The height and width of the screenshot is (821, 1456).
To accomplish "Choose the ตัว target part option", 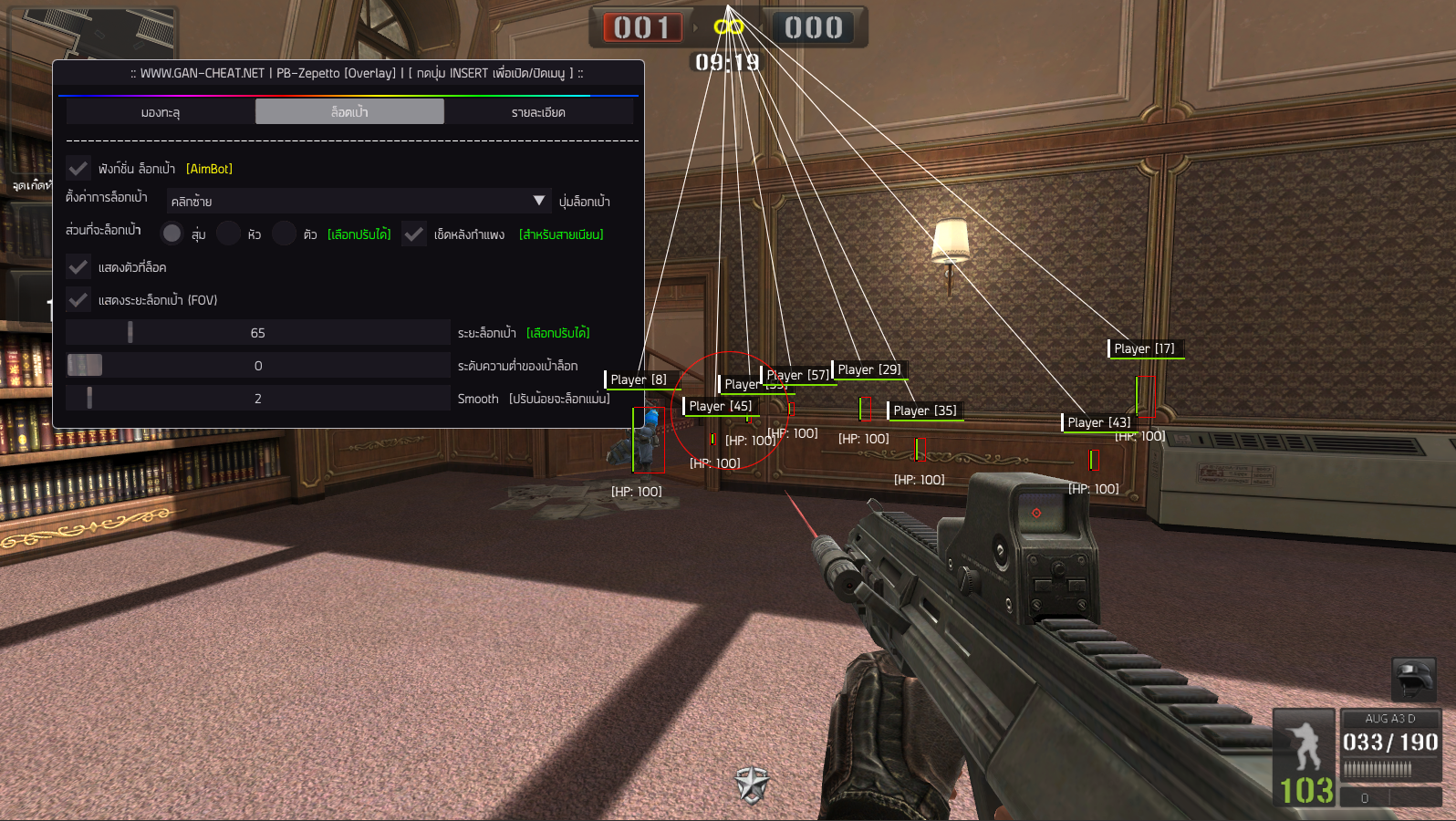I will 285,234.
